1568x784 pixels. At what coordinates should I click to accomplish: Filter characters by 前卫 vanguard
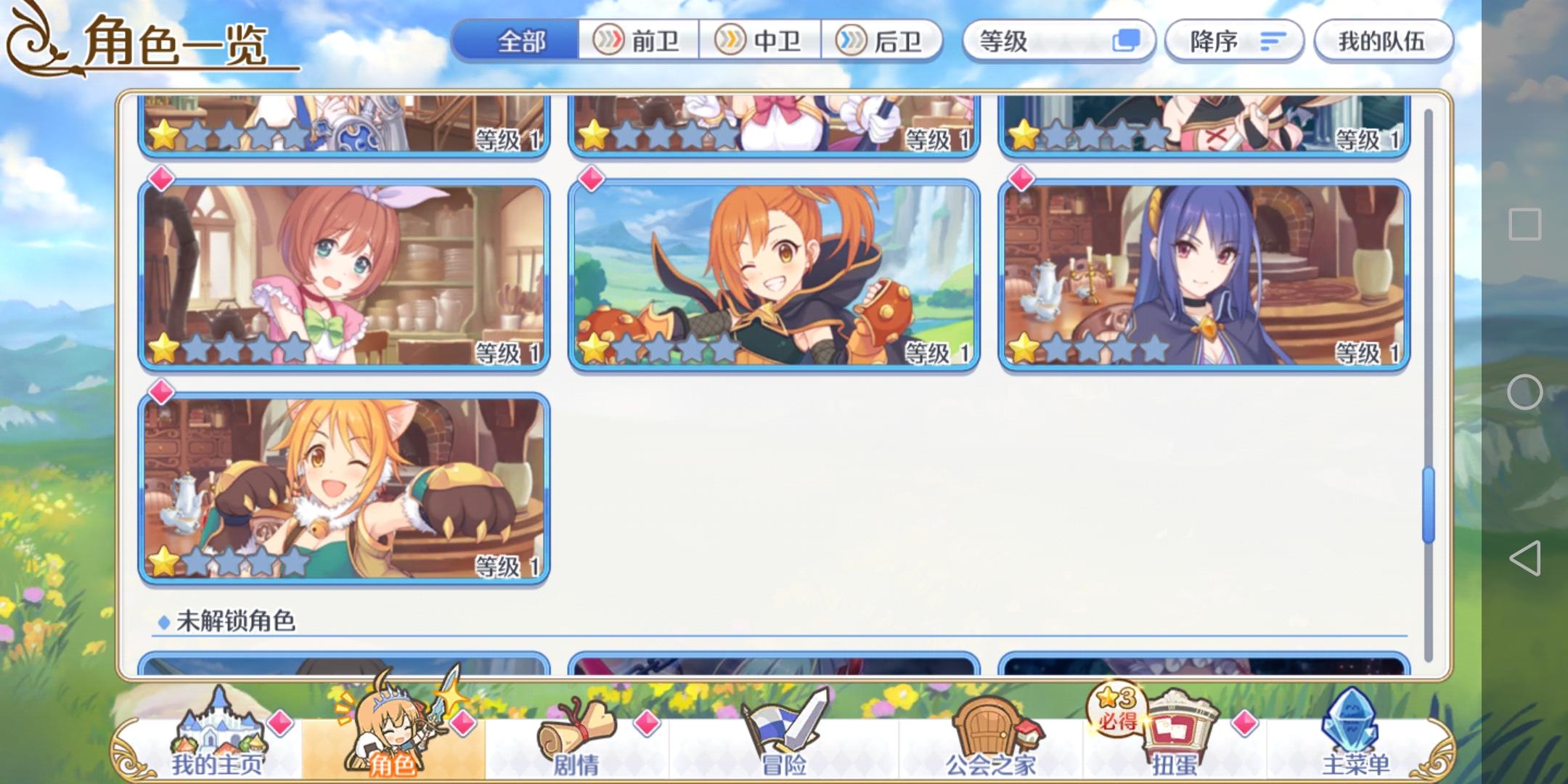click(x=639, y=41)
